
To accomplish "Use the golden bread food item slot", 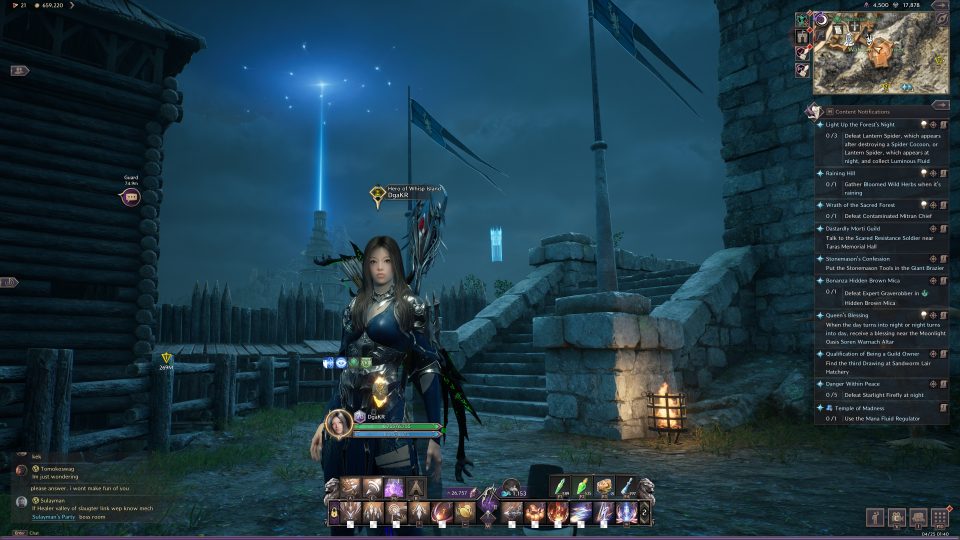I will pos(605,487).
